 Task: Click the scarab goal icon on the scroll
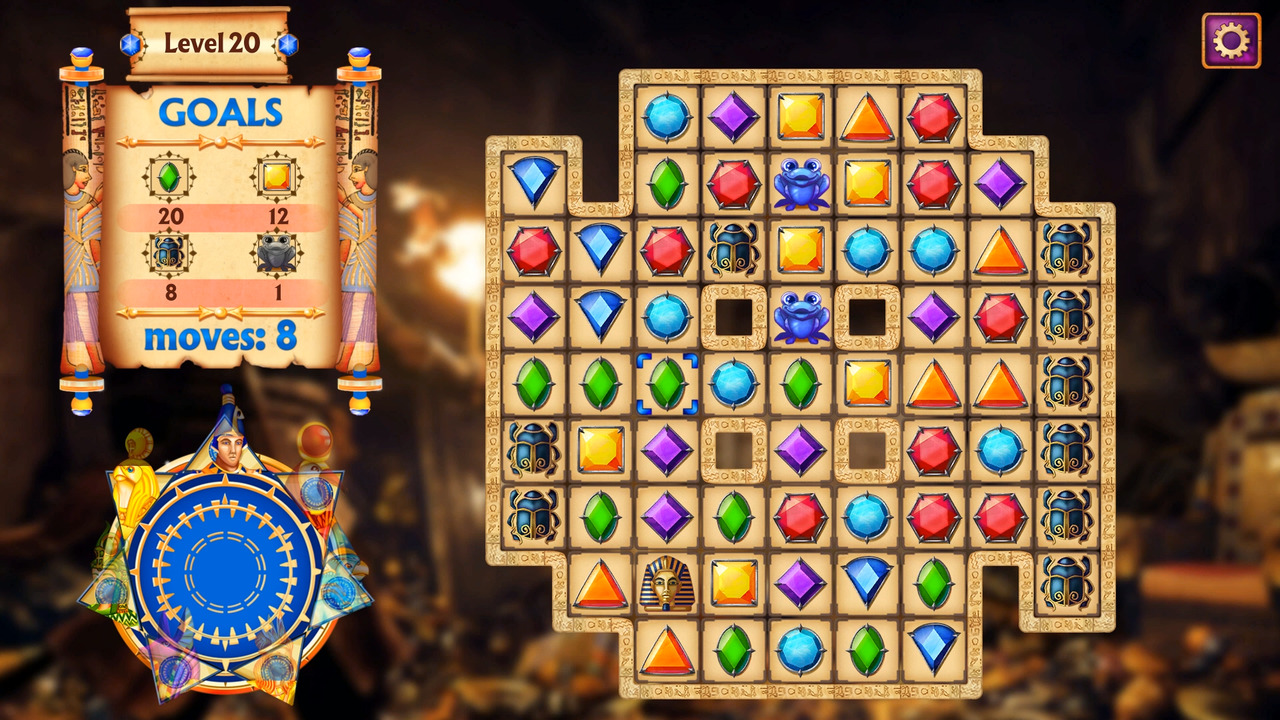pos(170,253)
